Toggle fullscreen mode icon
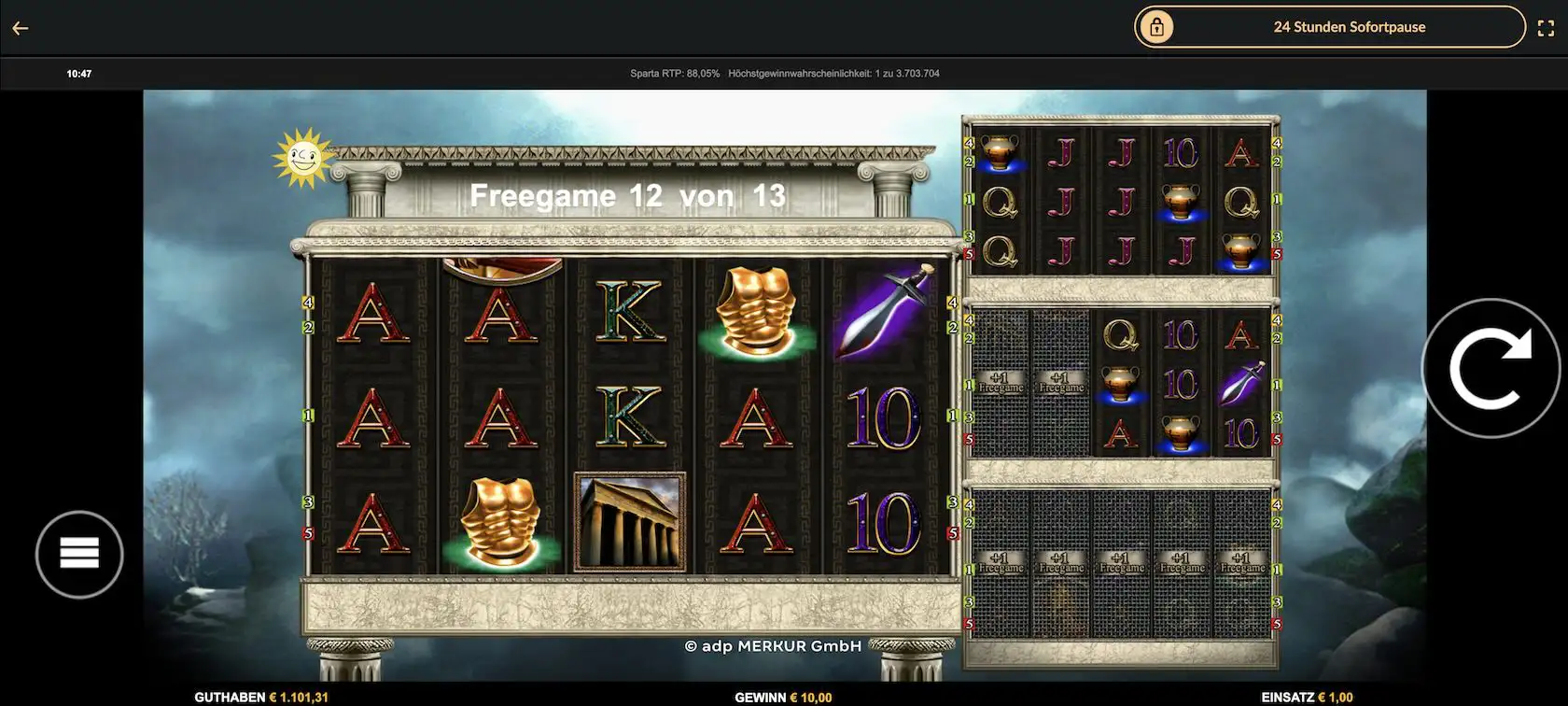Screen dimensions: 1568x706 pos(1546,28)
